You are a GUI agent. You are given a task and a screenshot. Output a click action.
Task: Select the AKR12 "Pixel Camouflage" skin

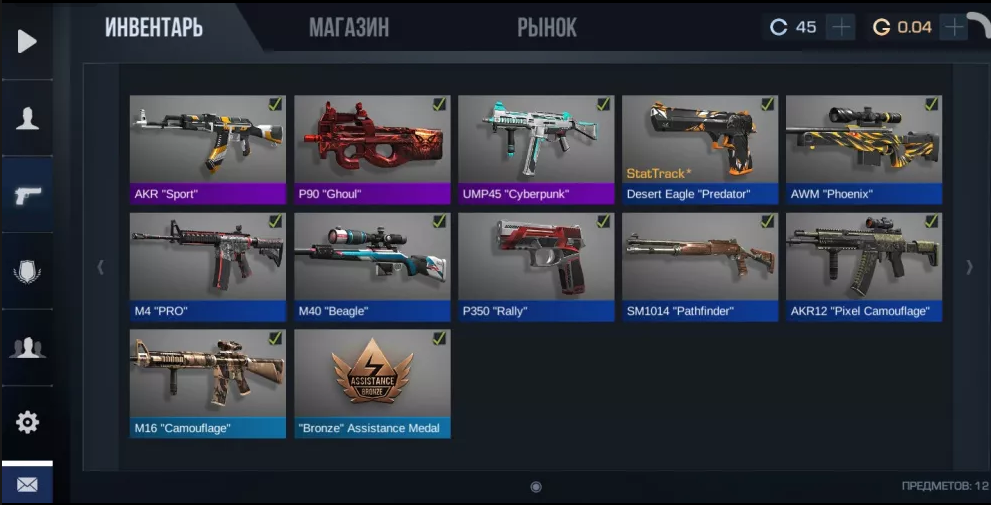pos(864,267)
